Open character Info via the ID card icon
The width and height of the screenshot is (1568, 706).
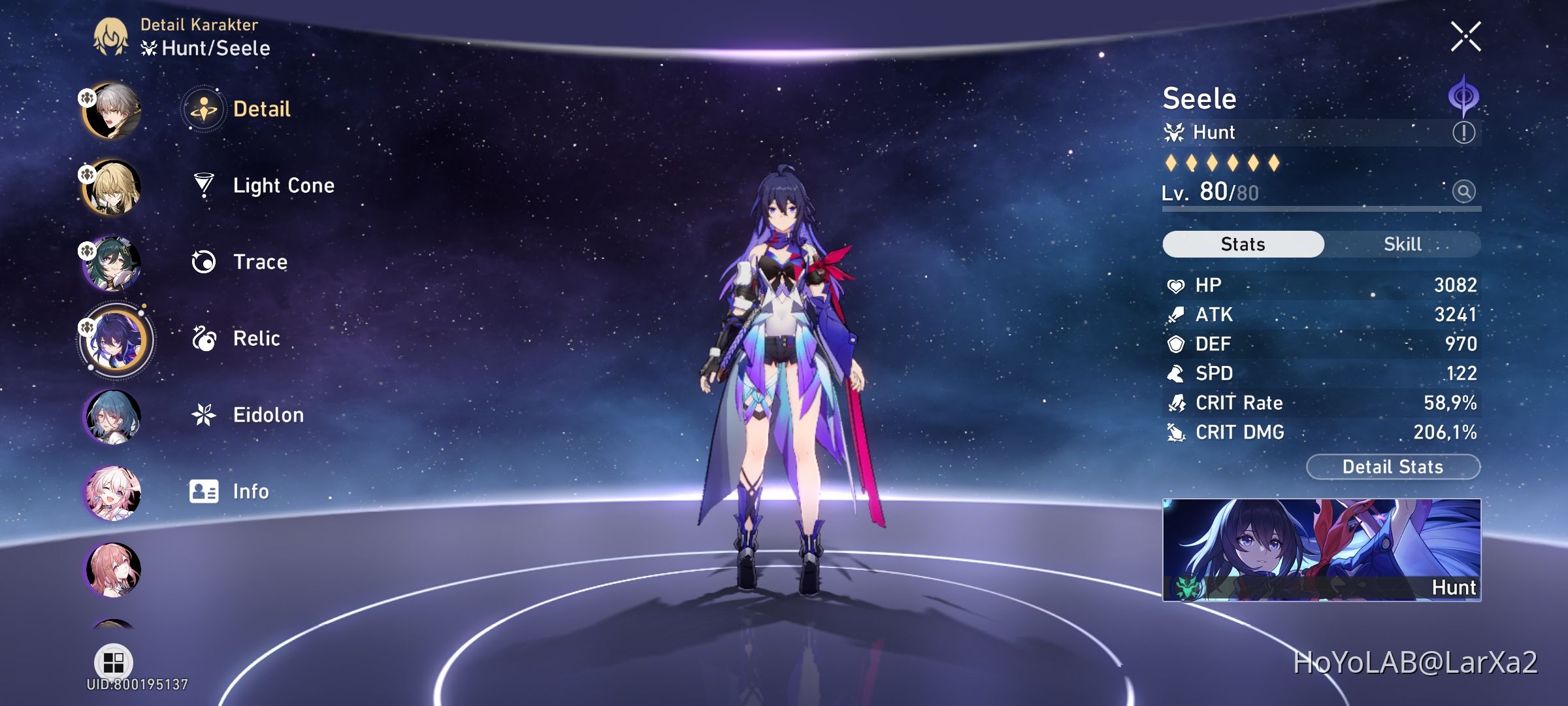204,490
